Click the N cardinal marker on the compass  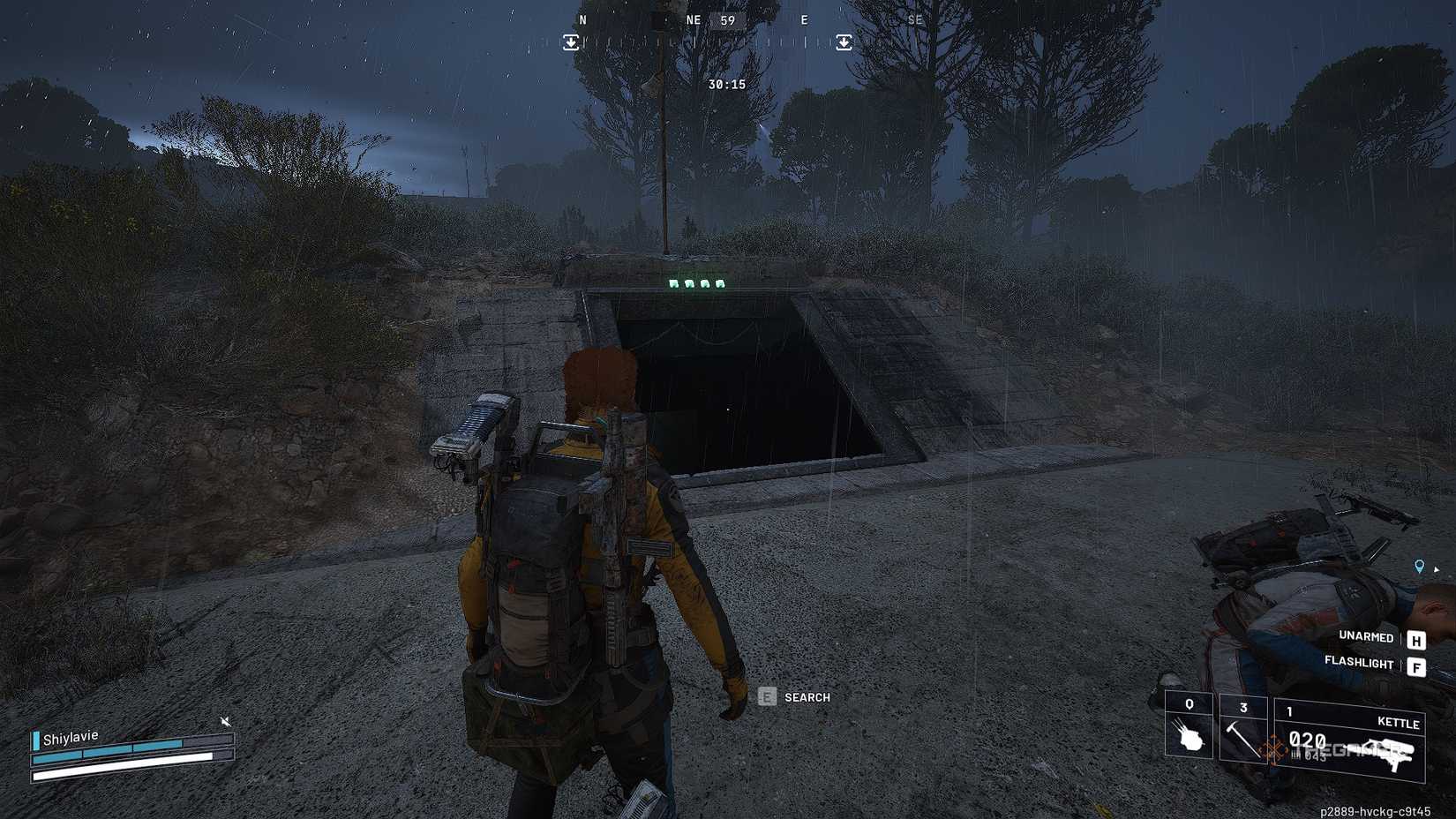pos(582,19)
